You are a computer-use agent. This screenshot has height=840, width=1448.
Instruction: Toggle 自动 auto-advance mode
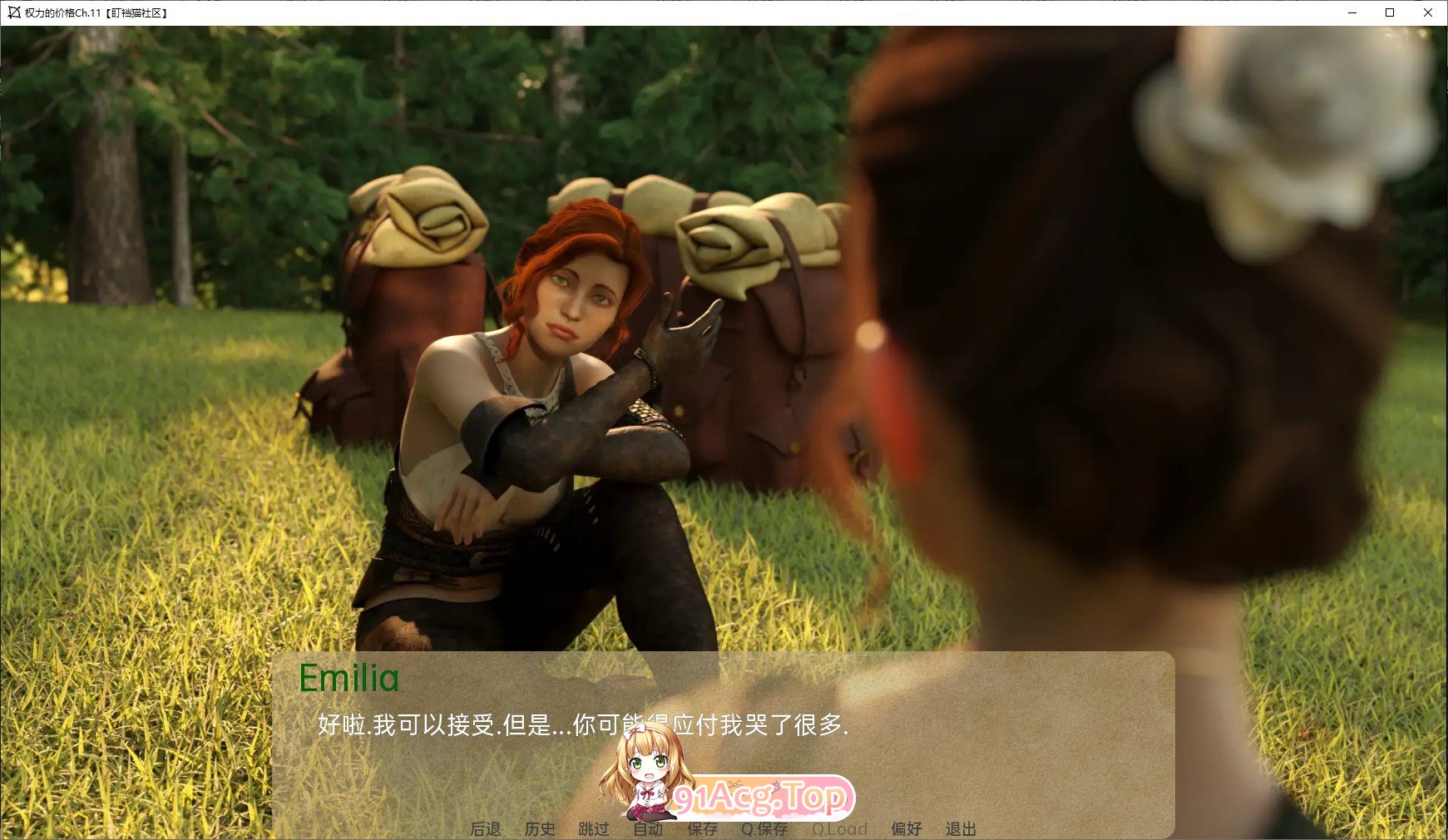pyautogui.click(x=648, y=828)
